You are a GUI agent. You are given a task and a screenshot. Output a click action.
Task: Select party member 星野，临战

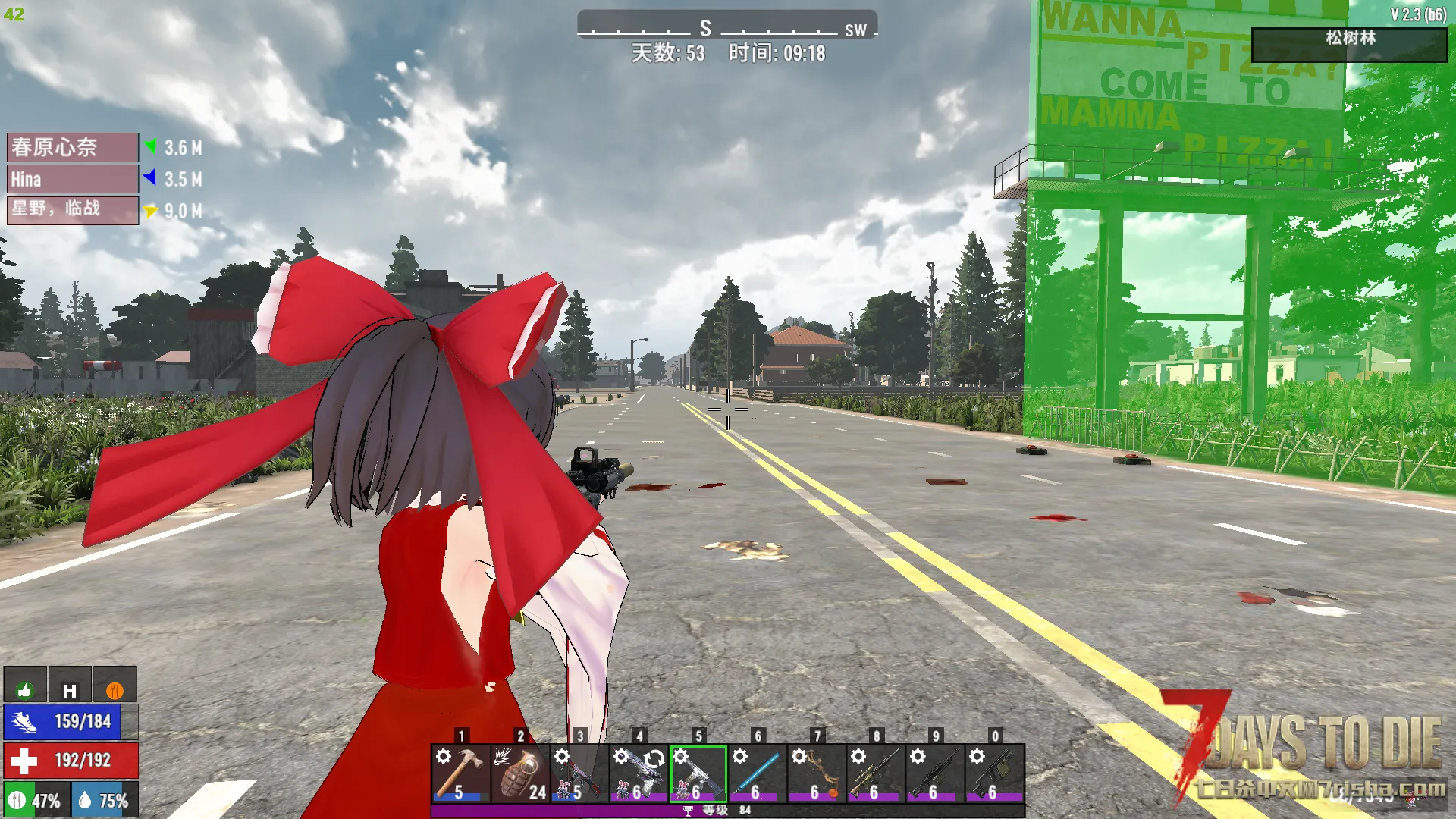(x=73, y=210)
